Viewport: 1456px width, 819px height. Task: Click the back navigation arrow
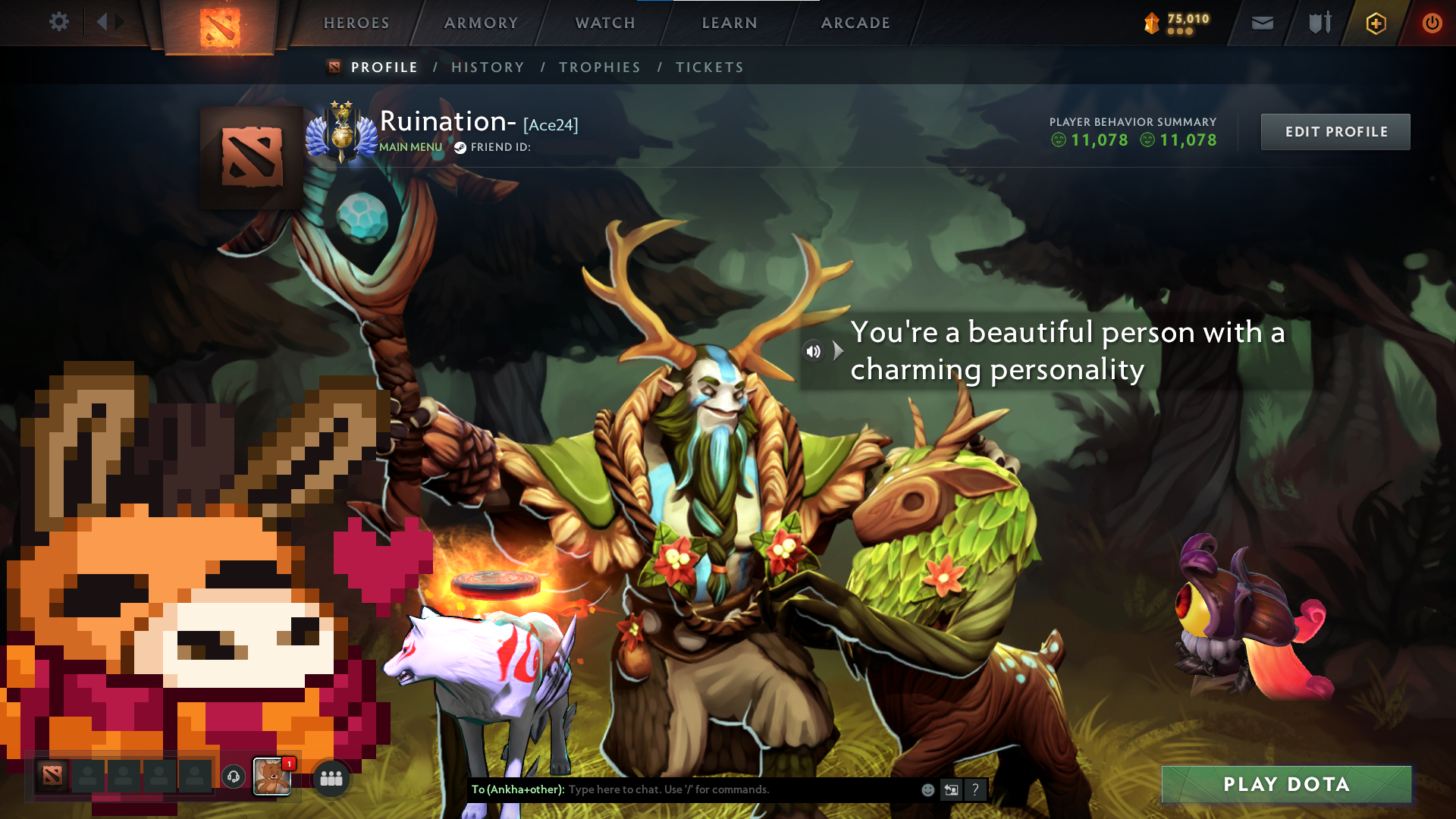click(104, 22)
